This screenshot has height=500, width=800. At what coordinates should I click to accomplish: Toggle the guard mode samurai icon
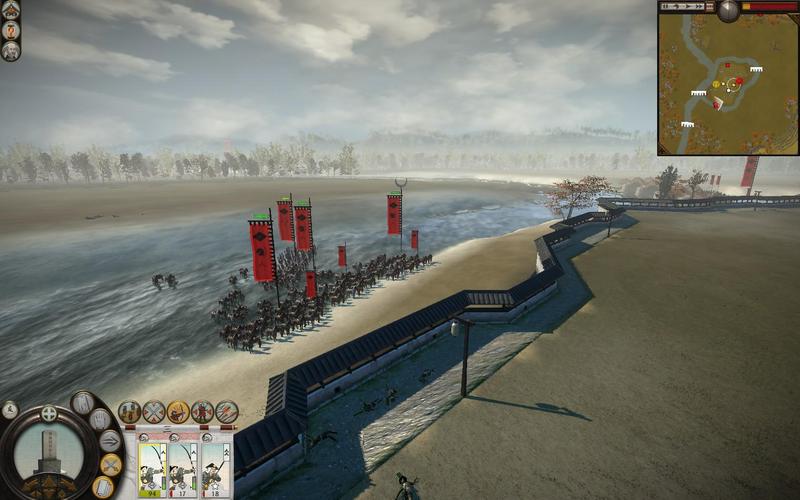pos(203,411)
